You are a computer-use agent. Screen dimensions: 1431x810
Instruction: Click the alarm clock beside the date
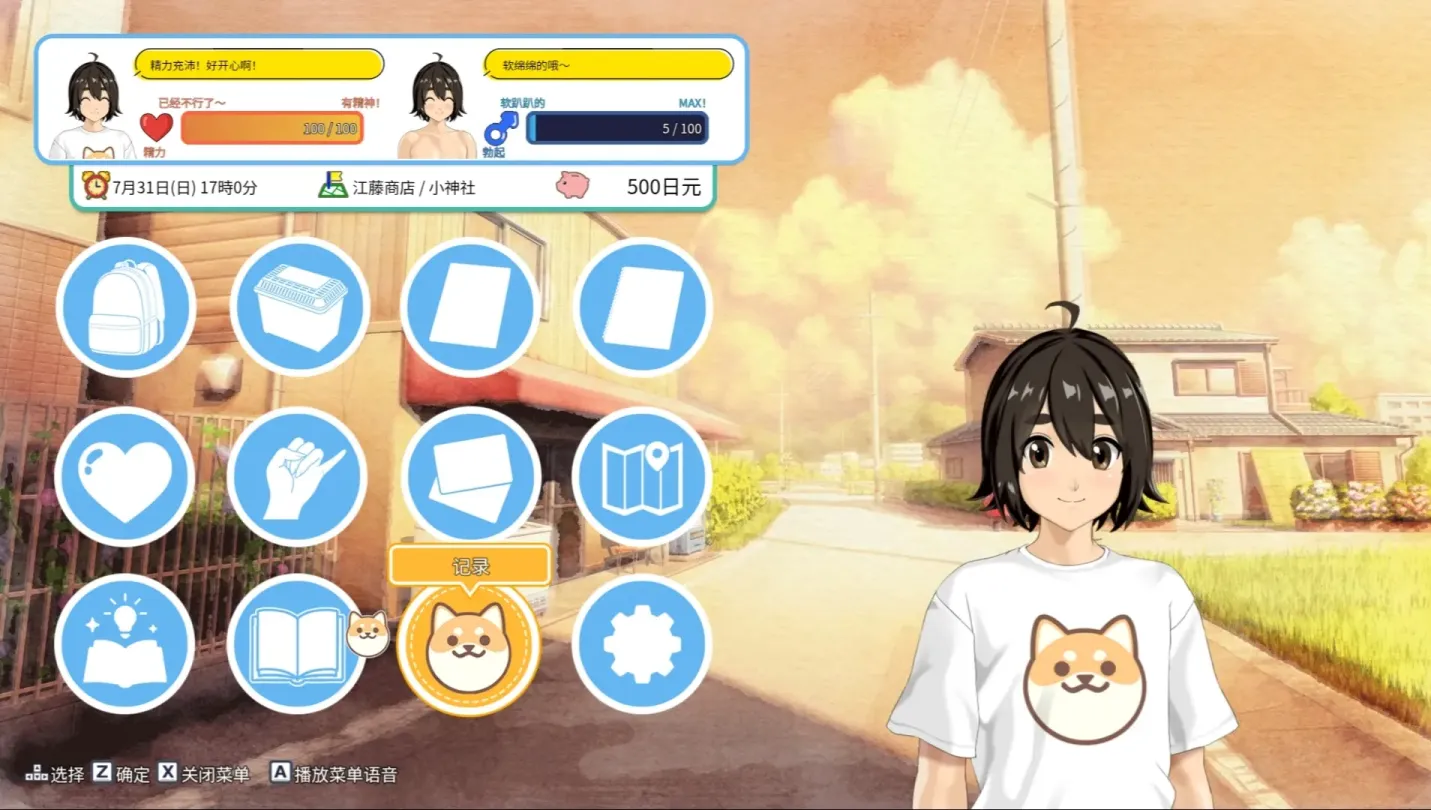coord(95,186)
